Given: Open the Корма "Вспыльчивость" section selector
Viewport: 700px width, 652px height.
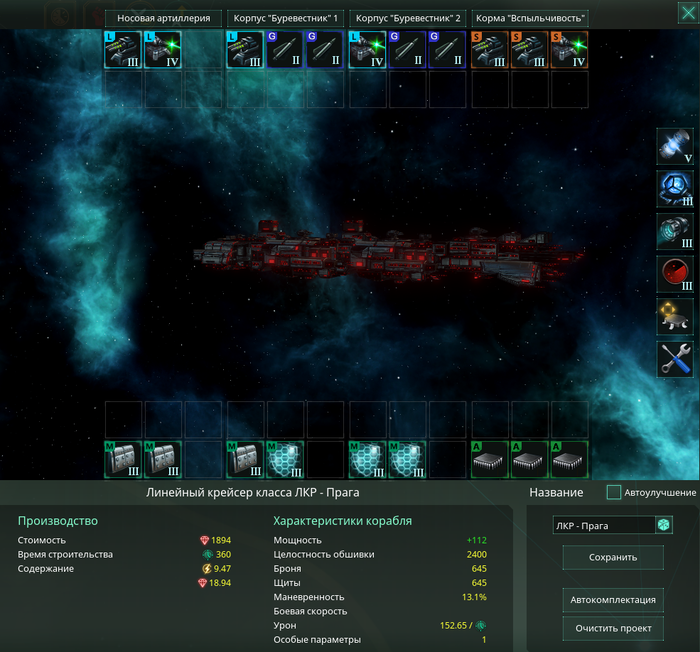Looking at the screenshot, I should 529,18.
